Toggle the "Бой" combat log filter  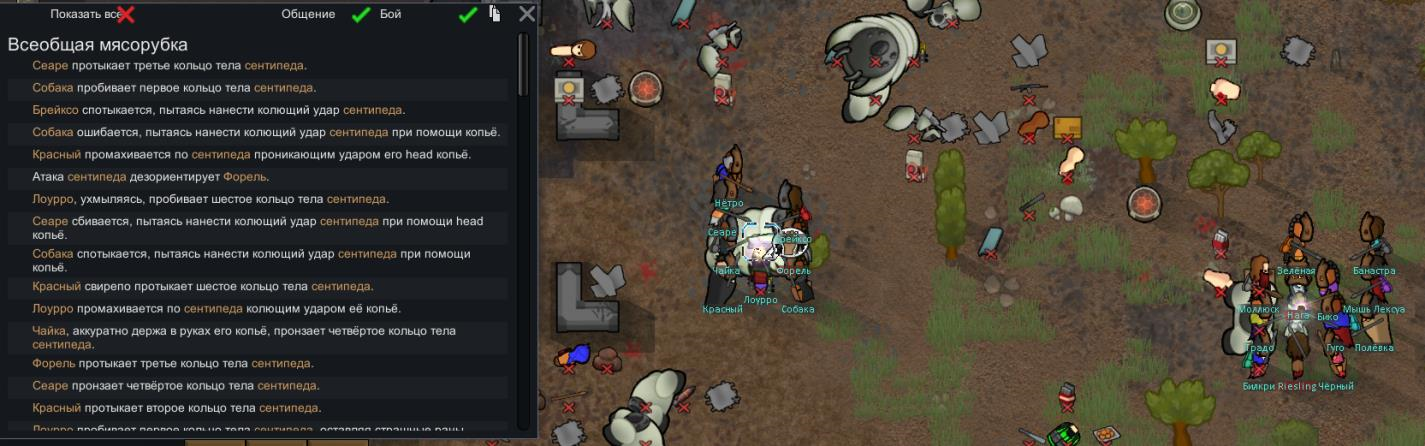click(467, 14)
